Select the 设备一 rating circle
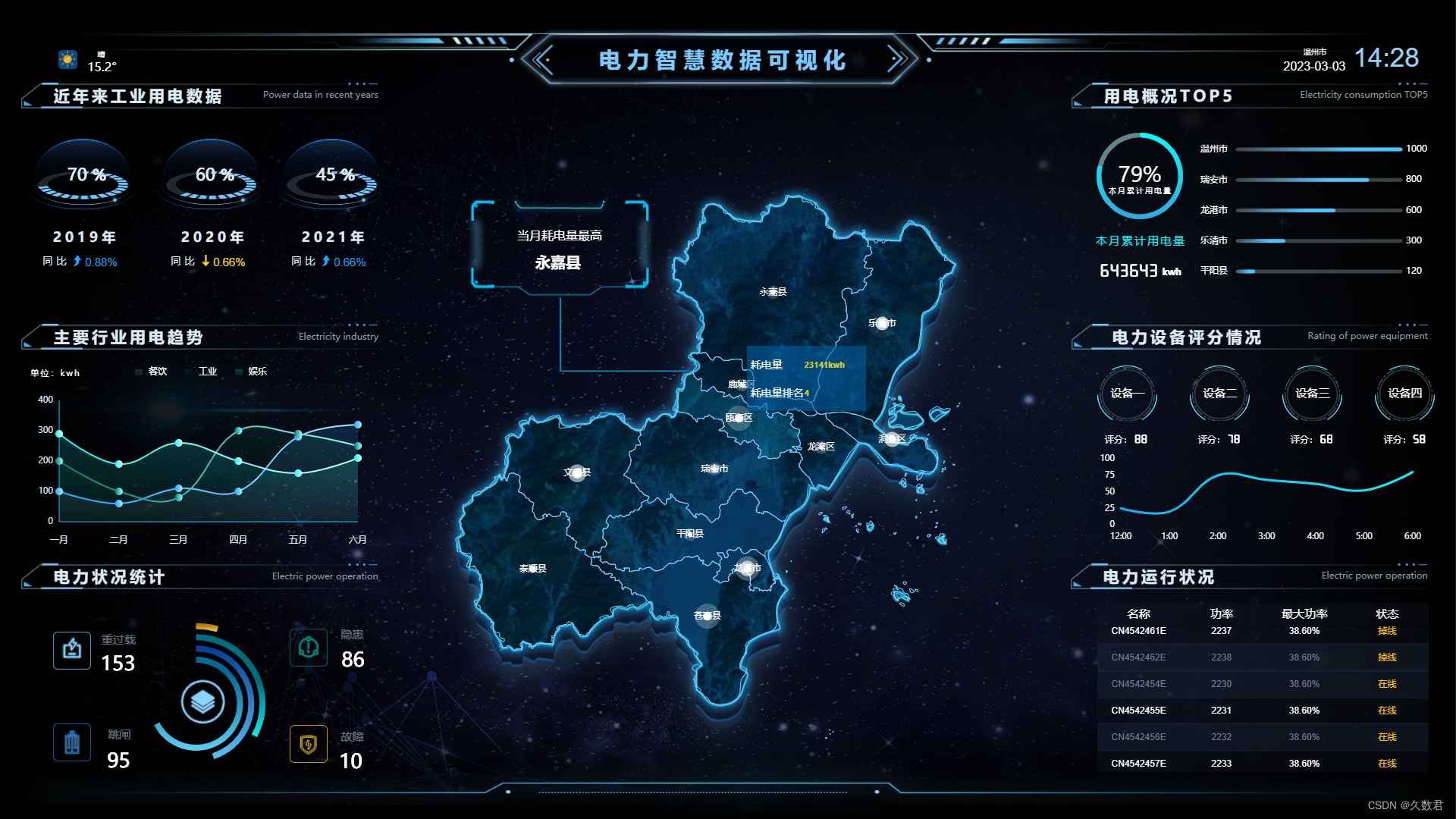 (1127, 393)
